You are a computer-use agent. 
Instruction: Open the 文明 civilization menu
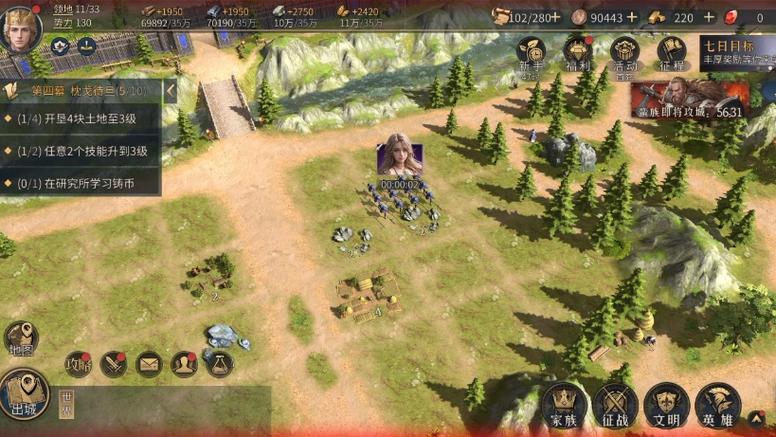click(667, 405)
